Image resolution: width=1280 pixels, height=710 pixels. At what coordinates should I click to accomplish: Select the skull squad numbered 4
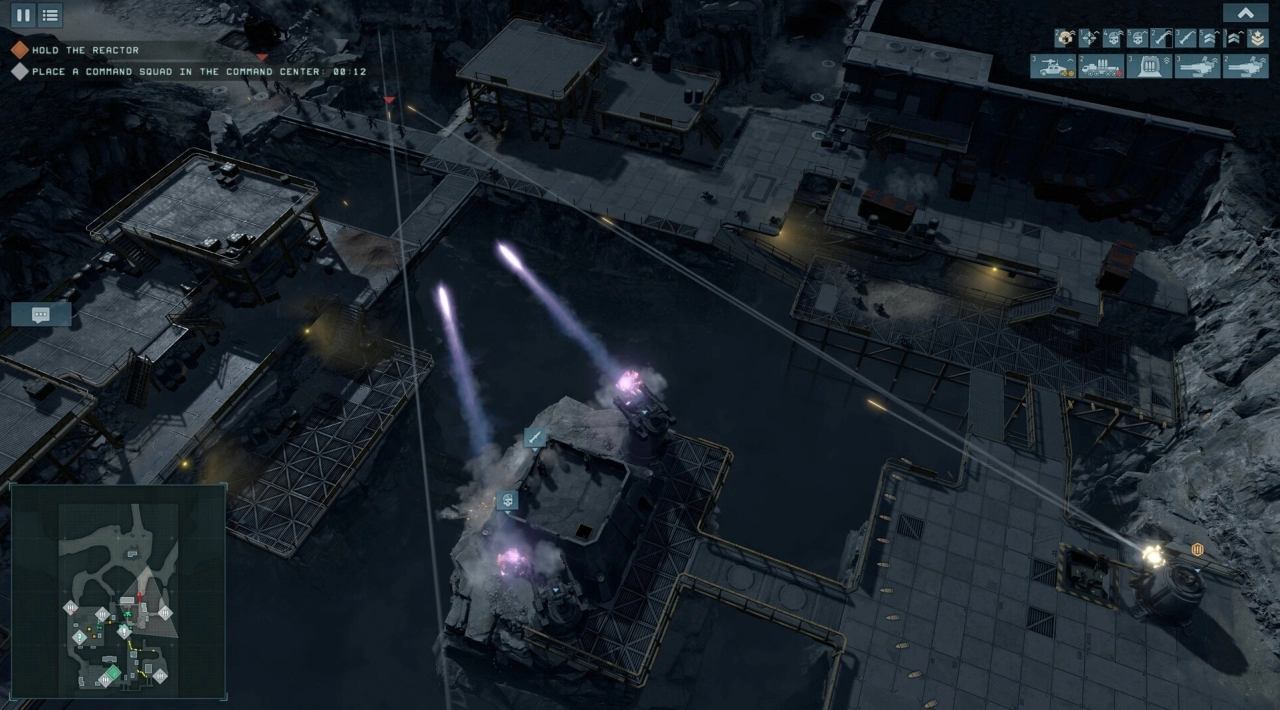pos(1114,38)
